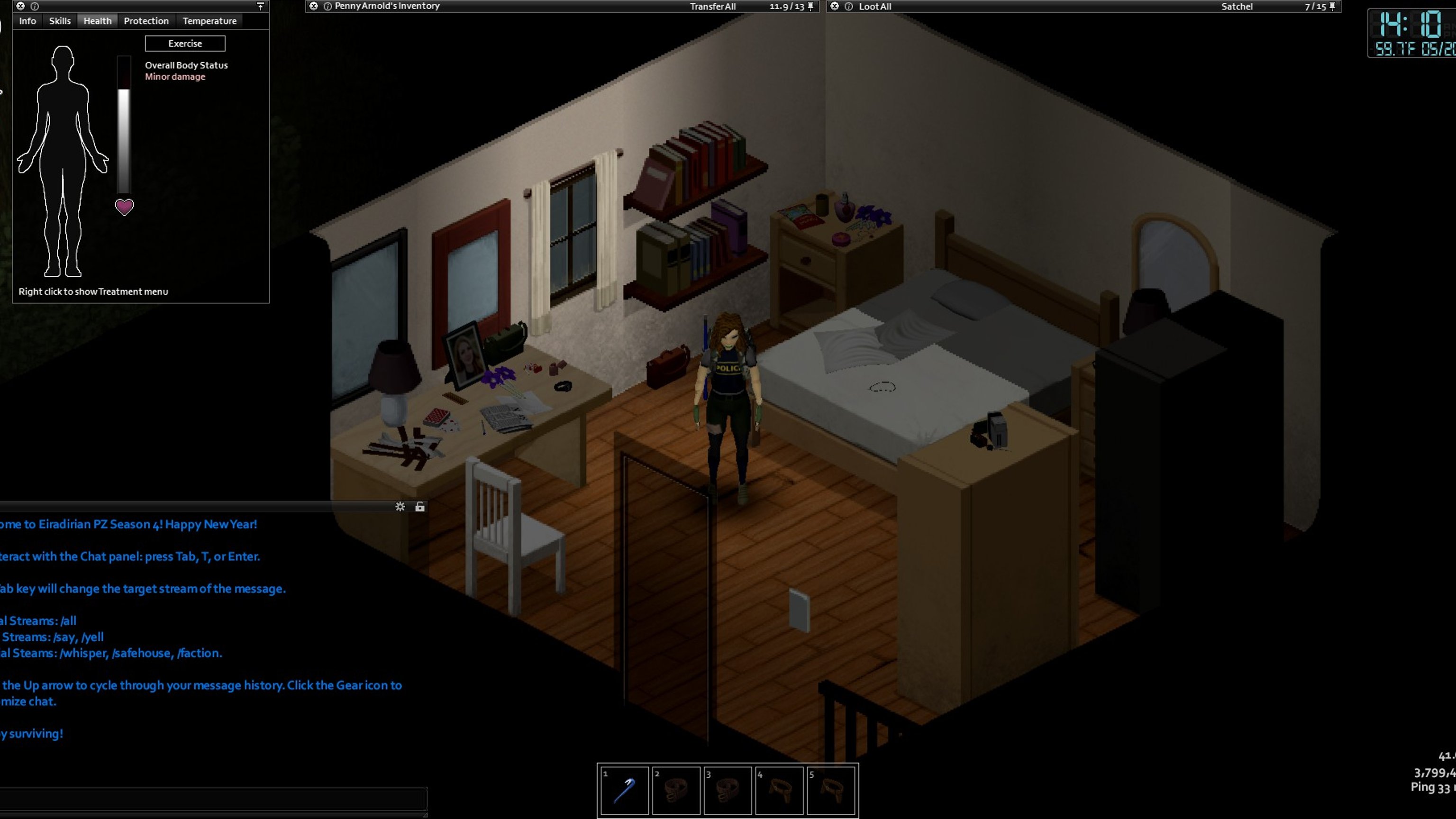The image size is (1456, 819).
Task: Close the loot window
Action: (x=835, y=6)
